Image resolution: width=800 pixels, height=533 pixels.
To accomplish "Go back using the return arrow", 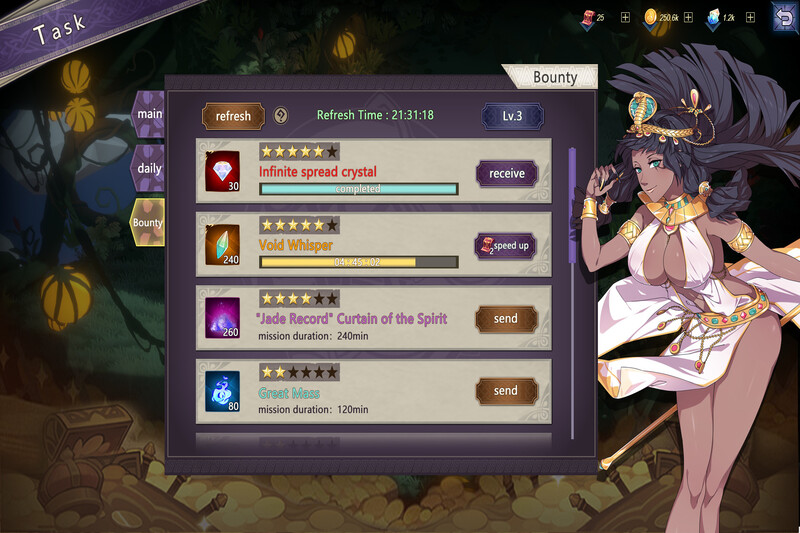I will 782,16.
